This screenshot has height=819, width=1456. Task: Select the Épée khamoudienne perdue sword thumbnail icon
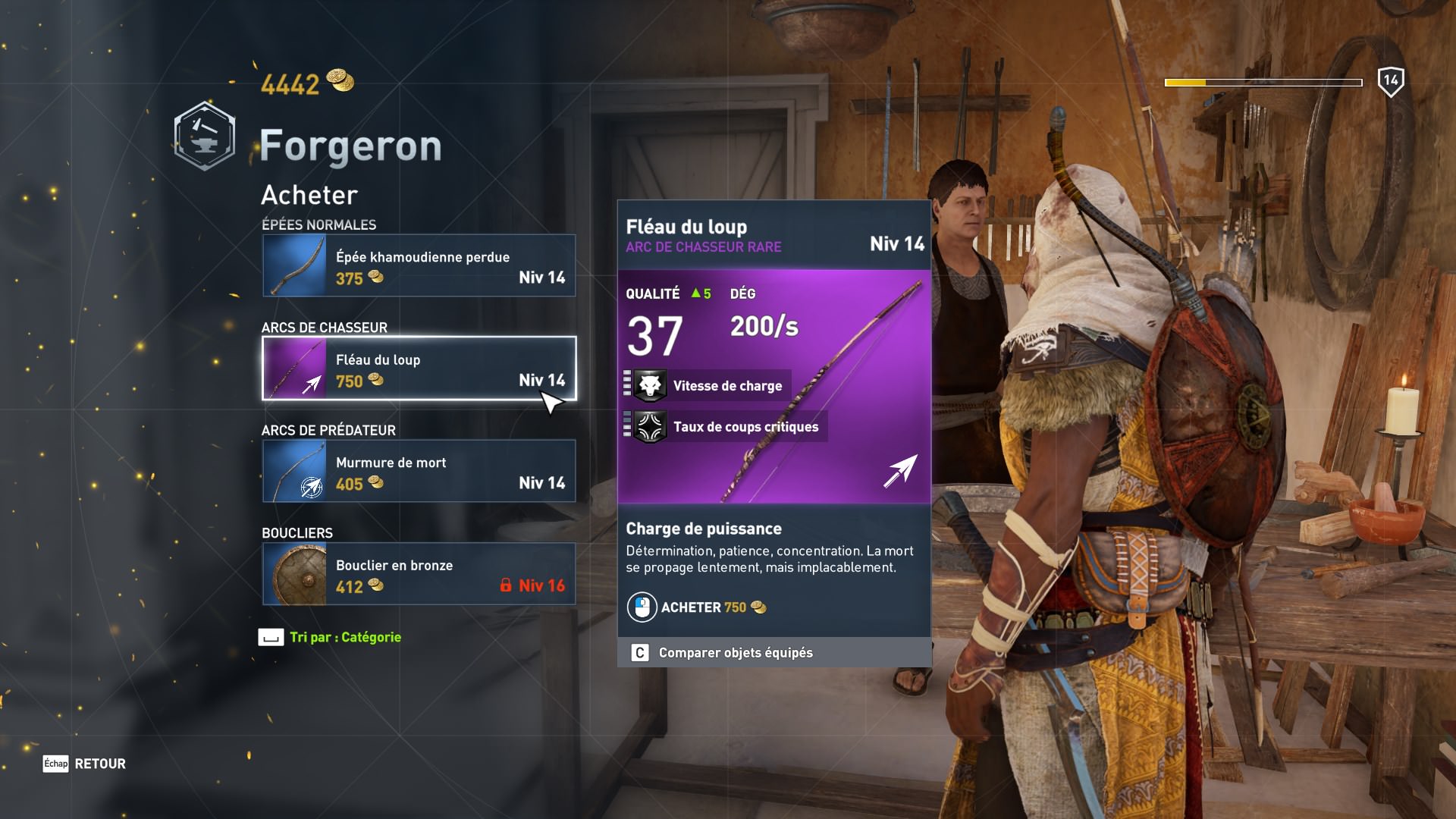[294, 265]
